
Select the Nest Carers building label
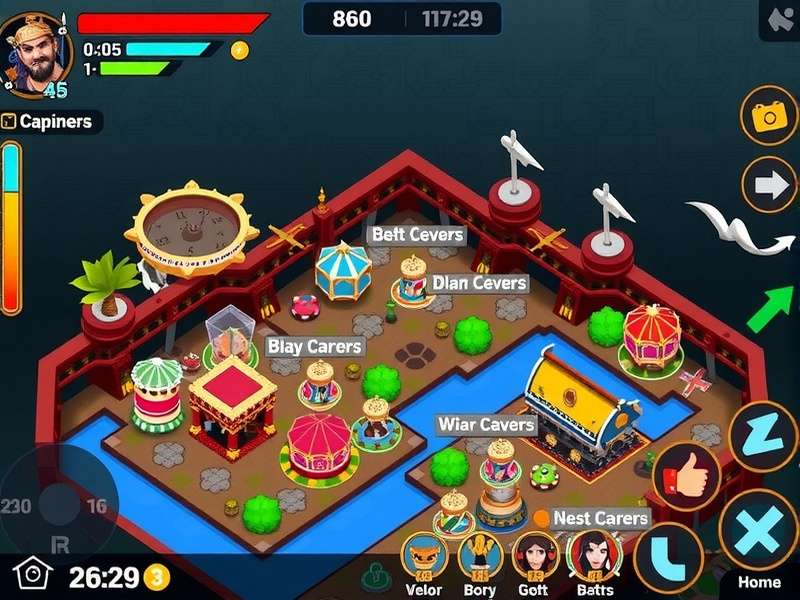click(x=600, y=518)
